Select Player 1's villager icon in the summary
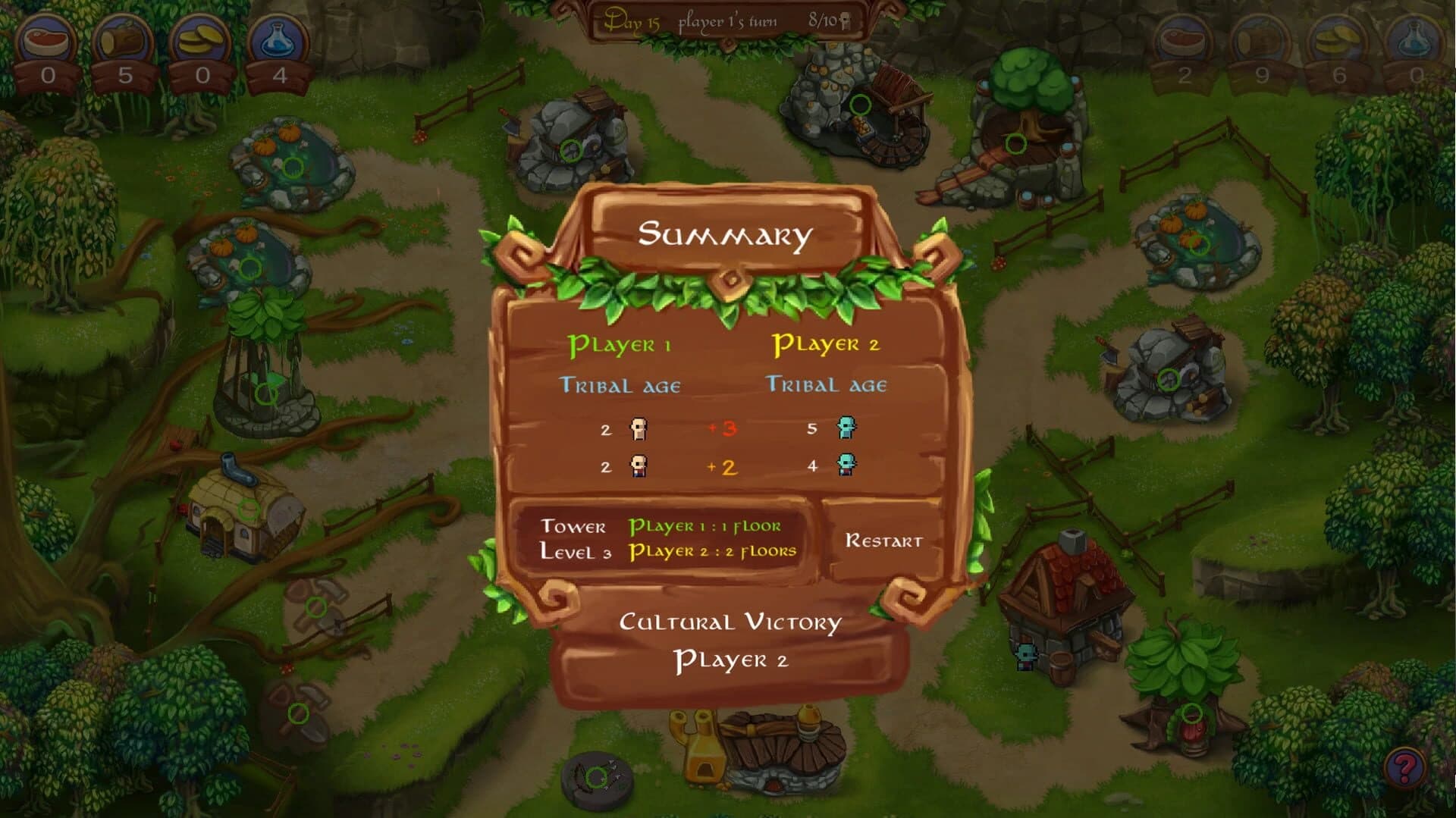Viewport: 1456px width, 818px height. pos(639,428)
